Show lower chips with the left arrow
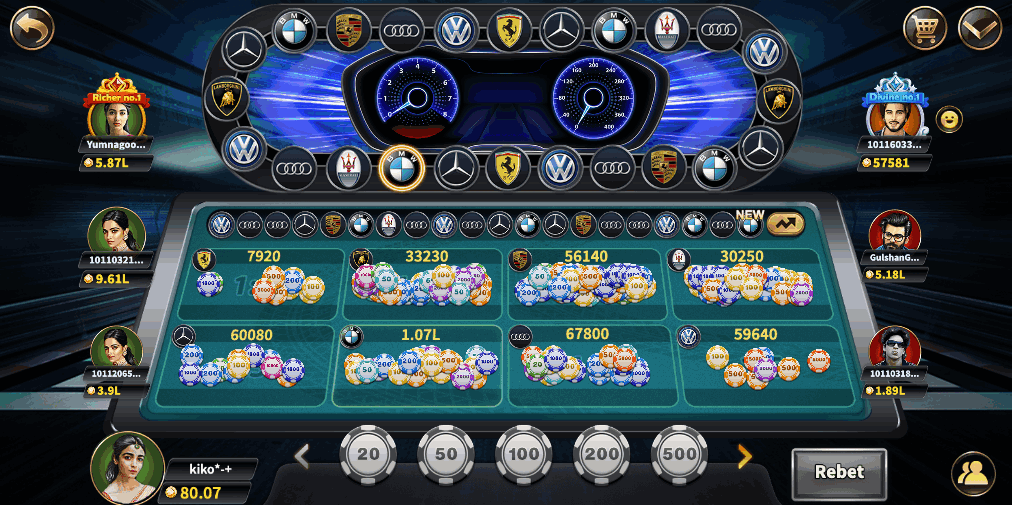 pos(302,457)
